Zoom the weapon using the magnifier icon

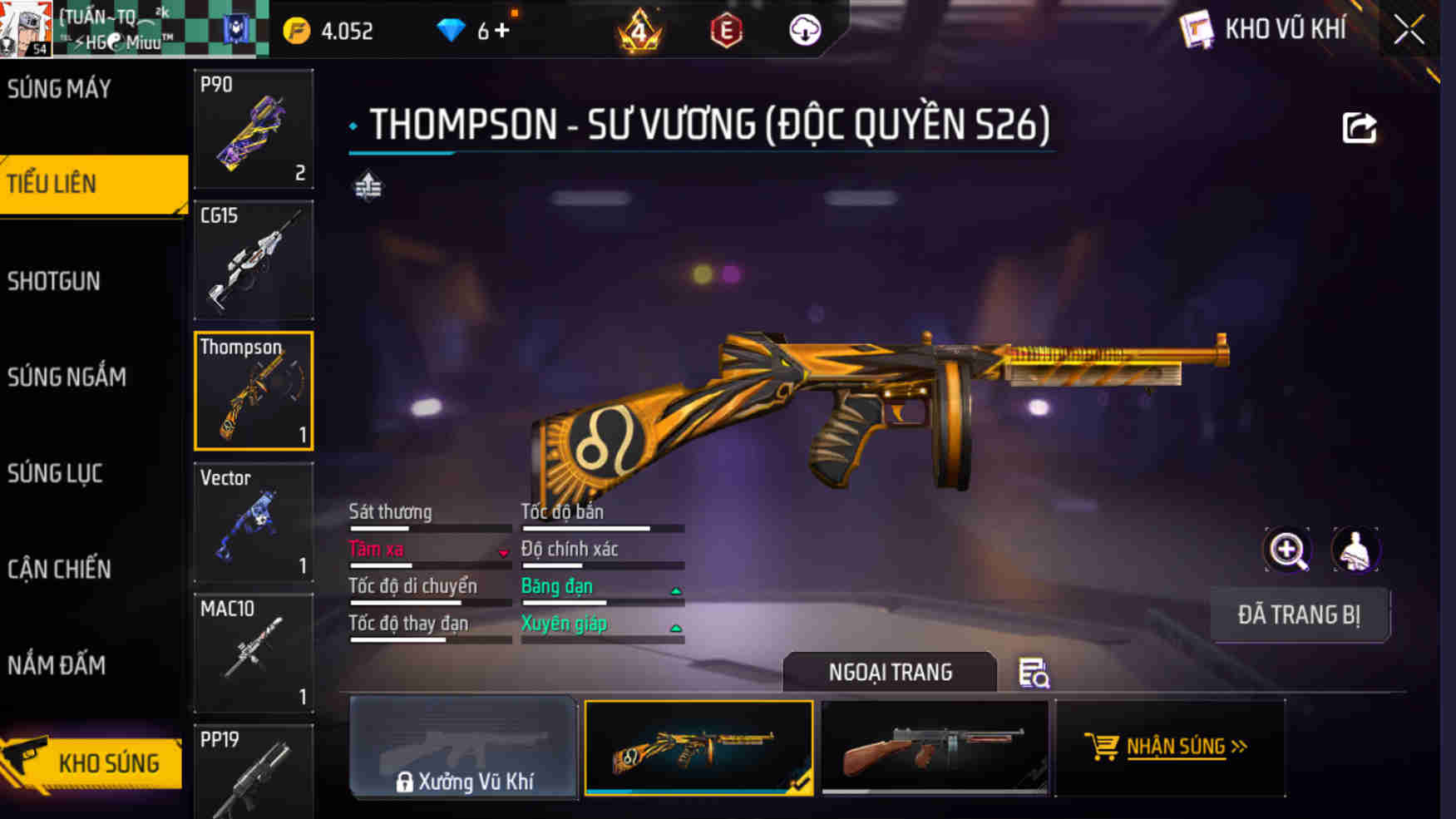[x=1287, y=550]
